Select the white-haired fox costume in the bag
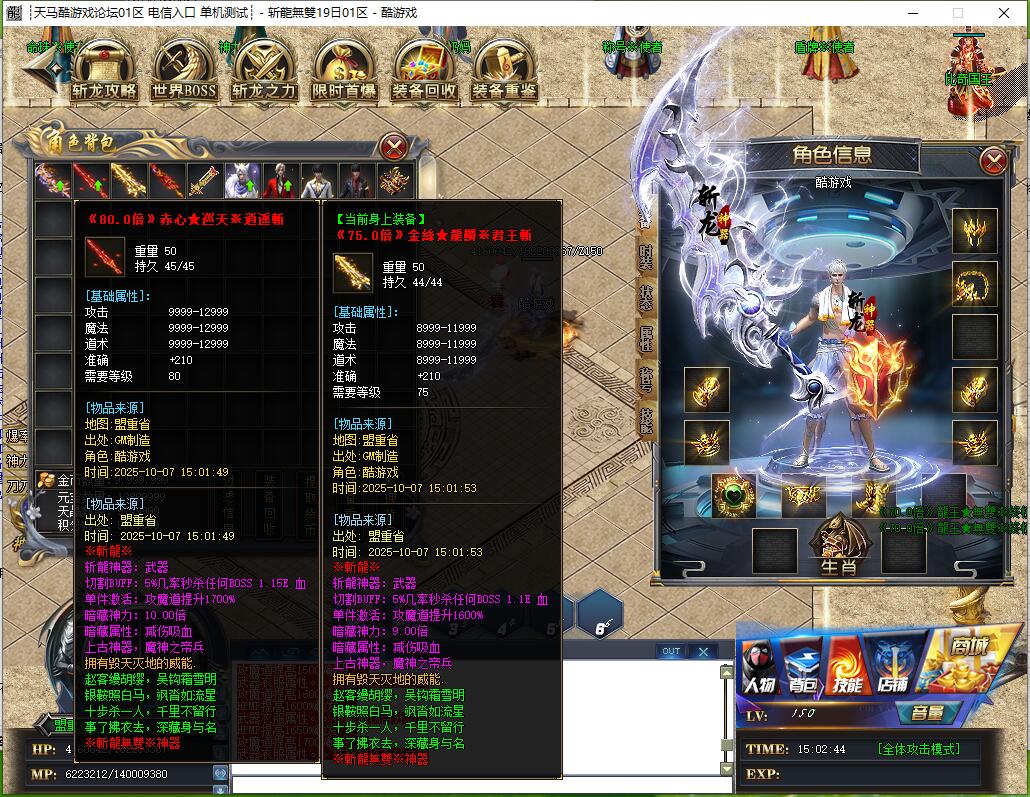Screen dimensions: 1030x797 [x=242, y=181]
